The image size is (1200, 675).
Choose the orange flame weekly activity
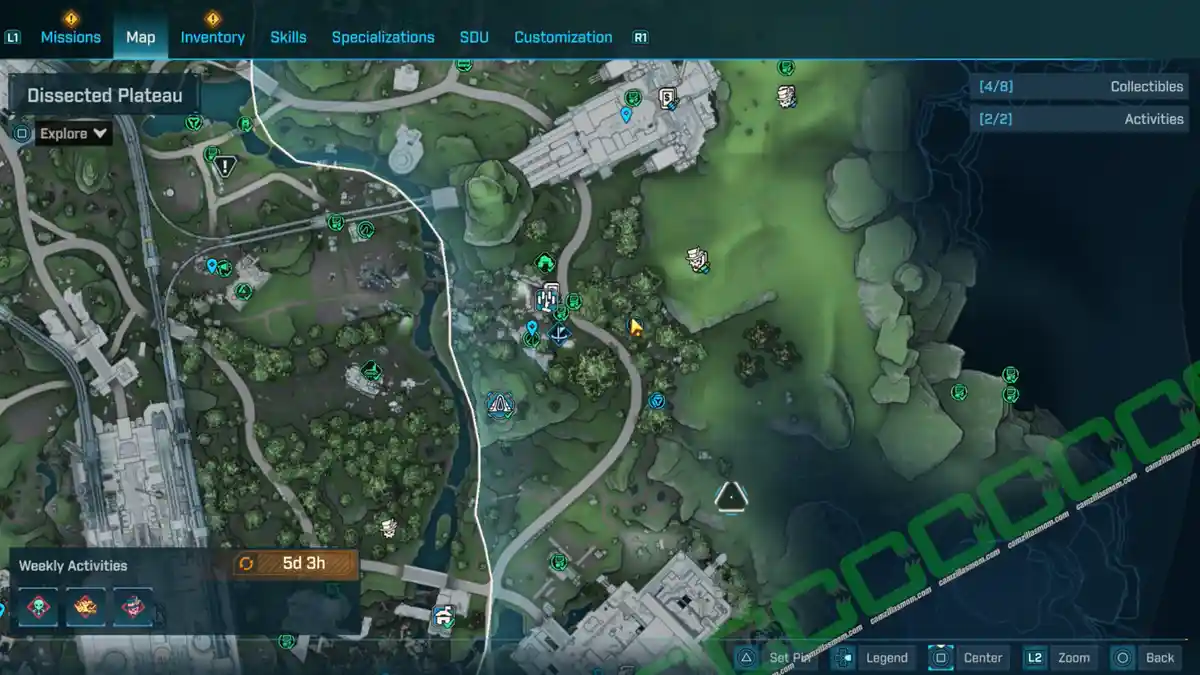86,607
